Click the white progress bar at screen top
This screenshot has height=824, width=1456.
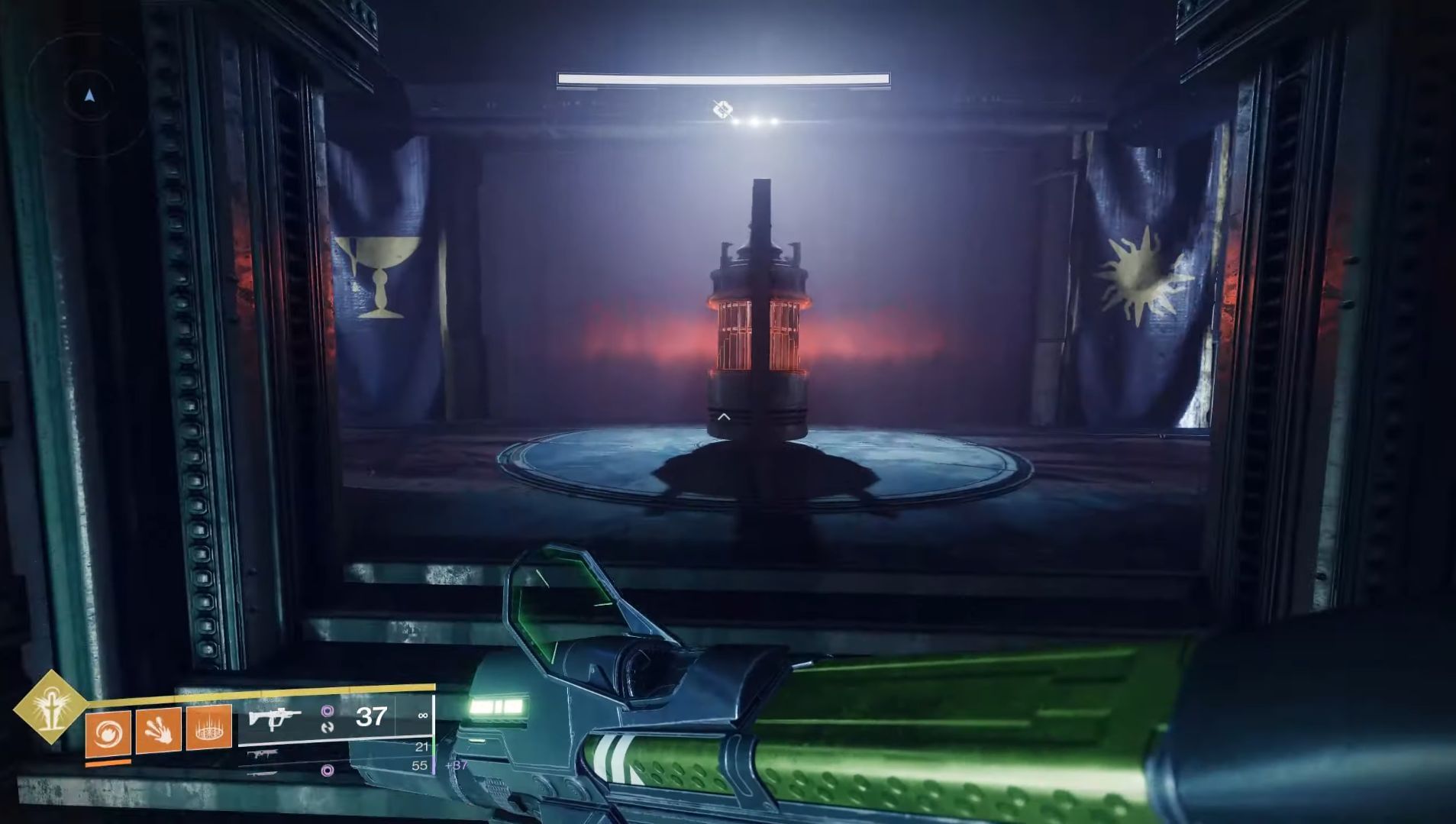(x=724, y=78)
